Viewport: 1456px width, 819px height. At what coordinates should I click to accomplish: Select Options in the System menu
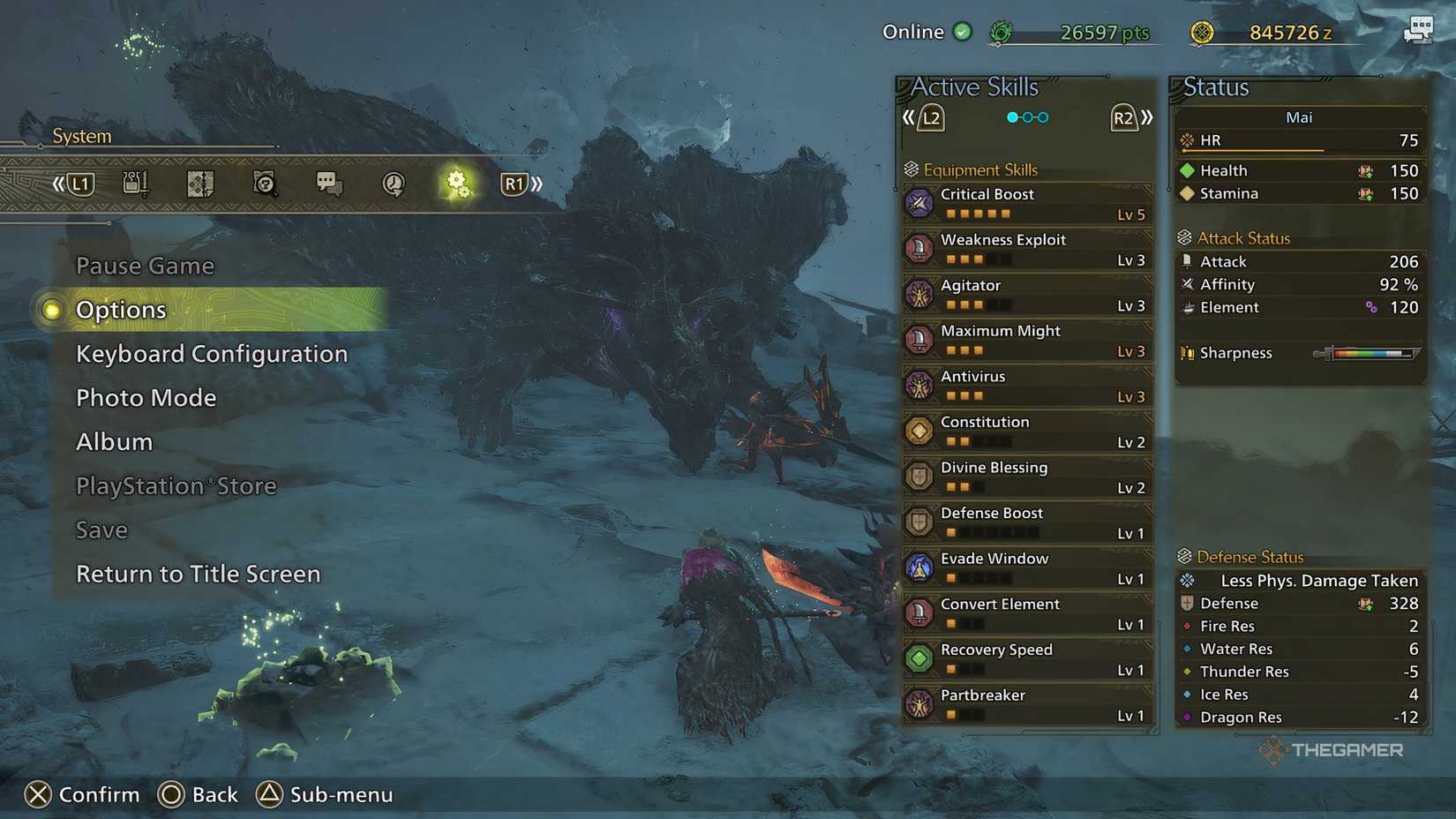tap(121, 310)
